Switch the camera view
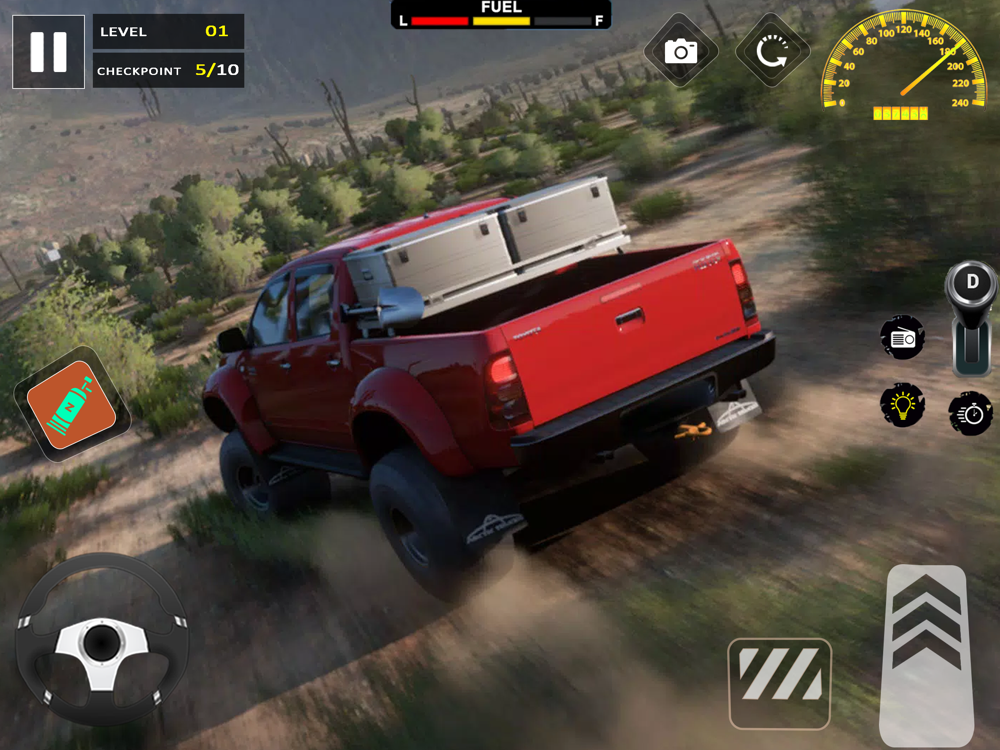 [x=681, y=51]
